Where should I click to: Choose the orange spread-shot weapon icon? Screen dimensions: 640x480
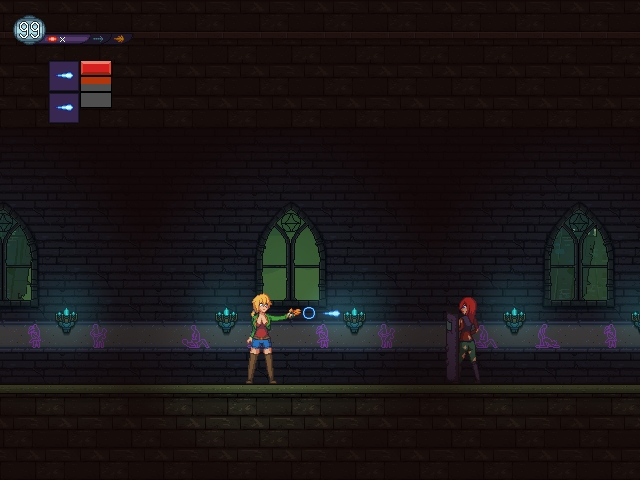[x=119, y=39]
